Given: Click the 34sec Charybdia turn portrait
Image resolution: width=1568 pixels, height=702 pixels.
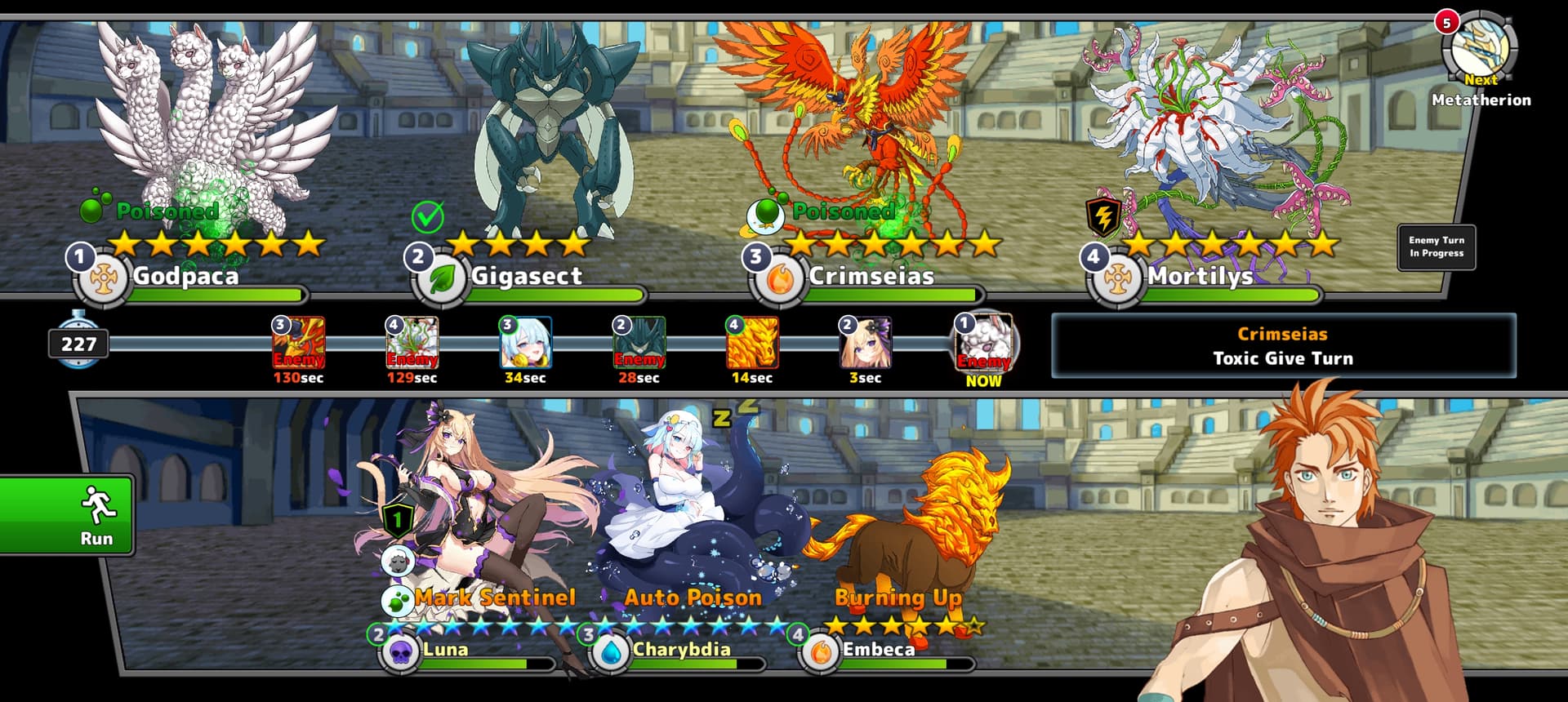Looking at the screenshot, I should tap(525, 343).
